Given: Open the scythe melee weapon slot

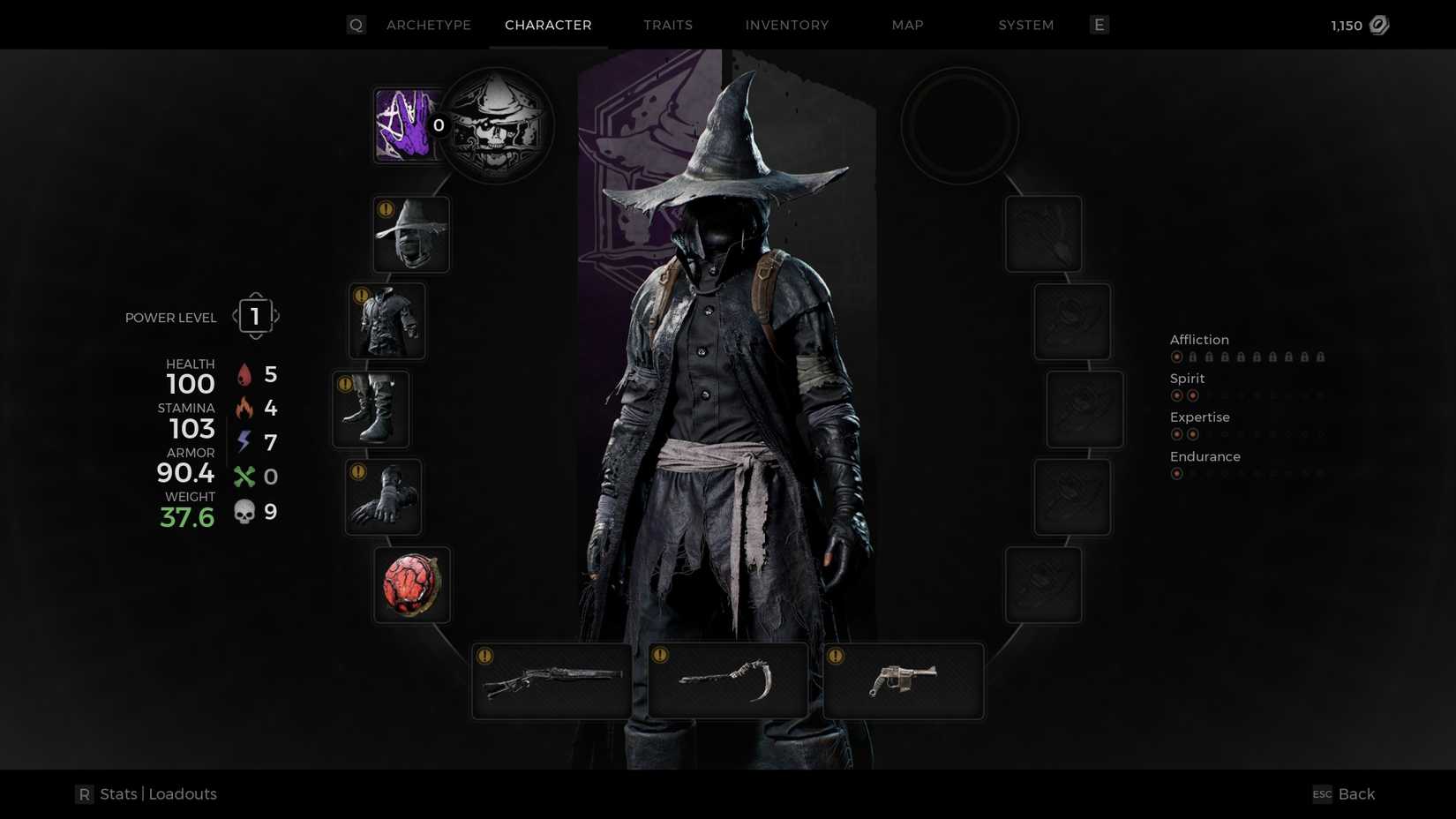Looking at the screenshot, I should tap(726, 680).
